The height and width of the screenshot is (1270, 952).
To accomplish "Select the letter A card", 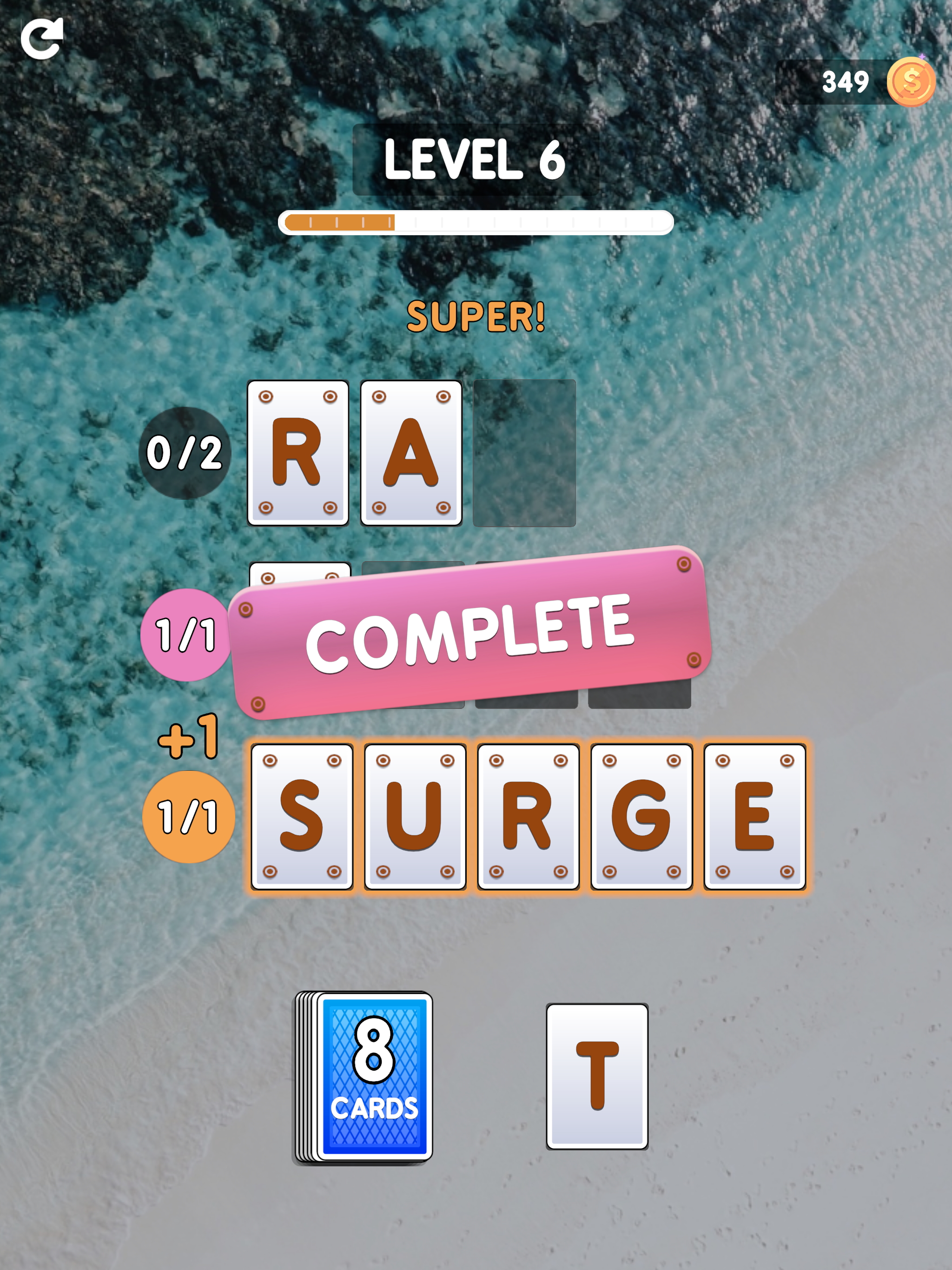I will (x=410, y=454).
